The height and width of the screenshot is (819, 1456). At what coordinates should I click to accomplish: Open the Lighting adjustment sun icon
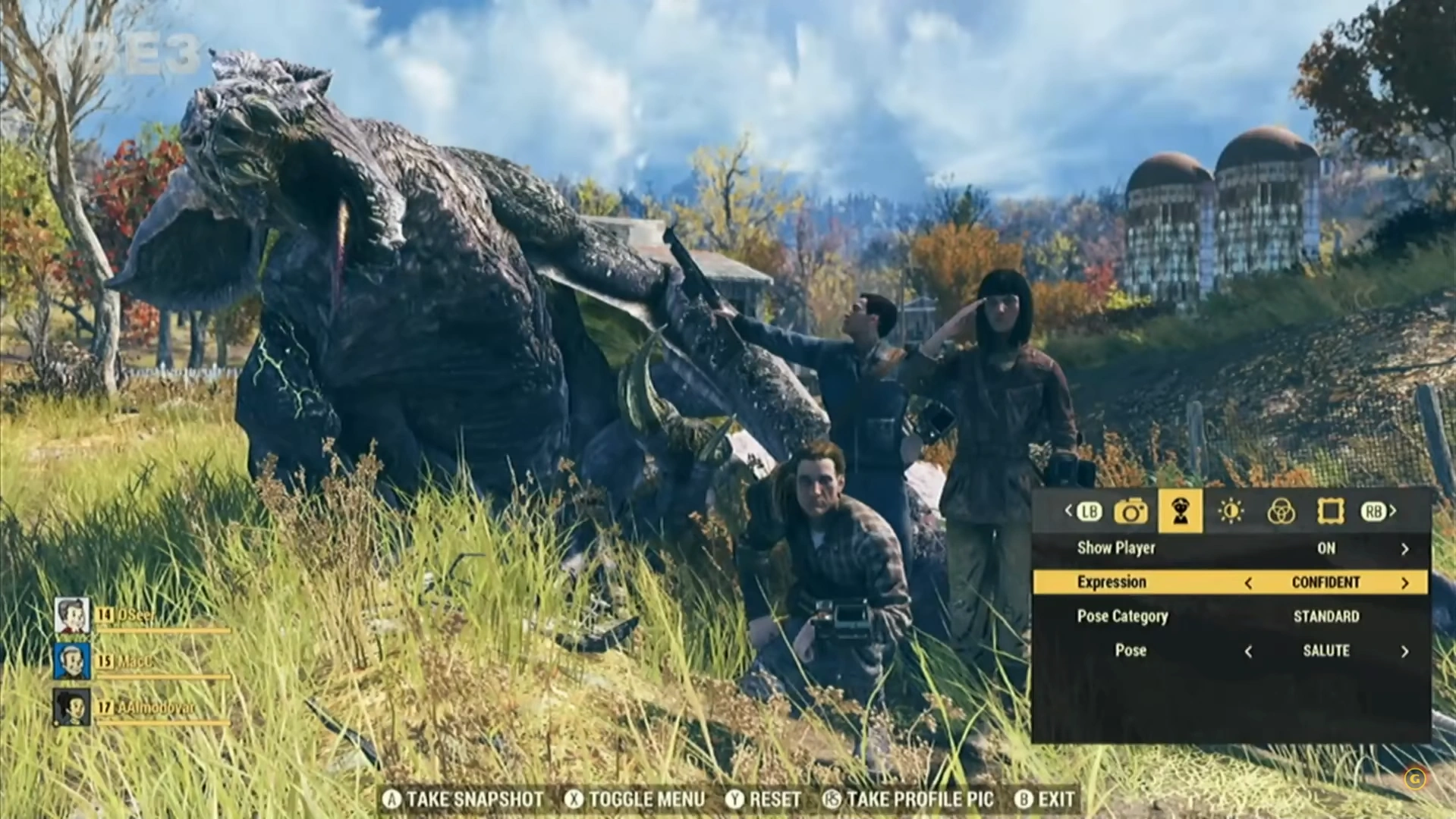point(1230,512)
